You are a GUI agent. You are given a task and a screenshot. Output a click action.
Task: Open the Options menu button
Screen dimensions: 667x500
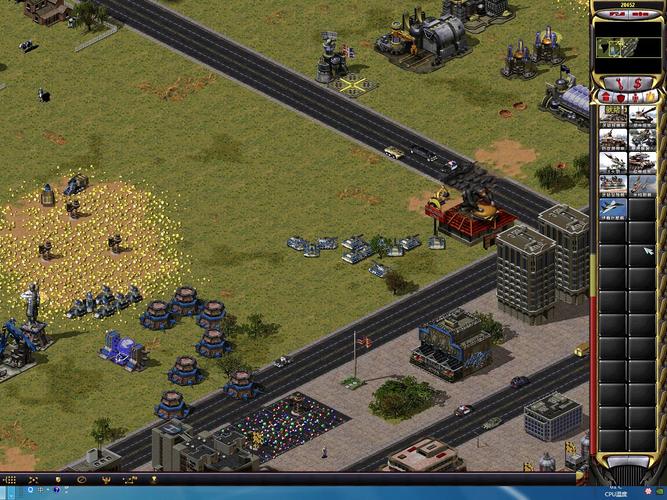[641, 14]
